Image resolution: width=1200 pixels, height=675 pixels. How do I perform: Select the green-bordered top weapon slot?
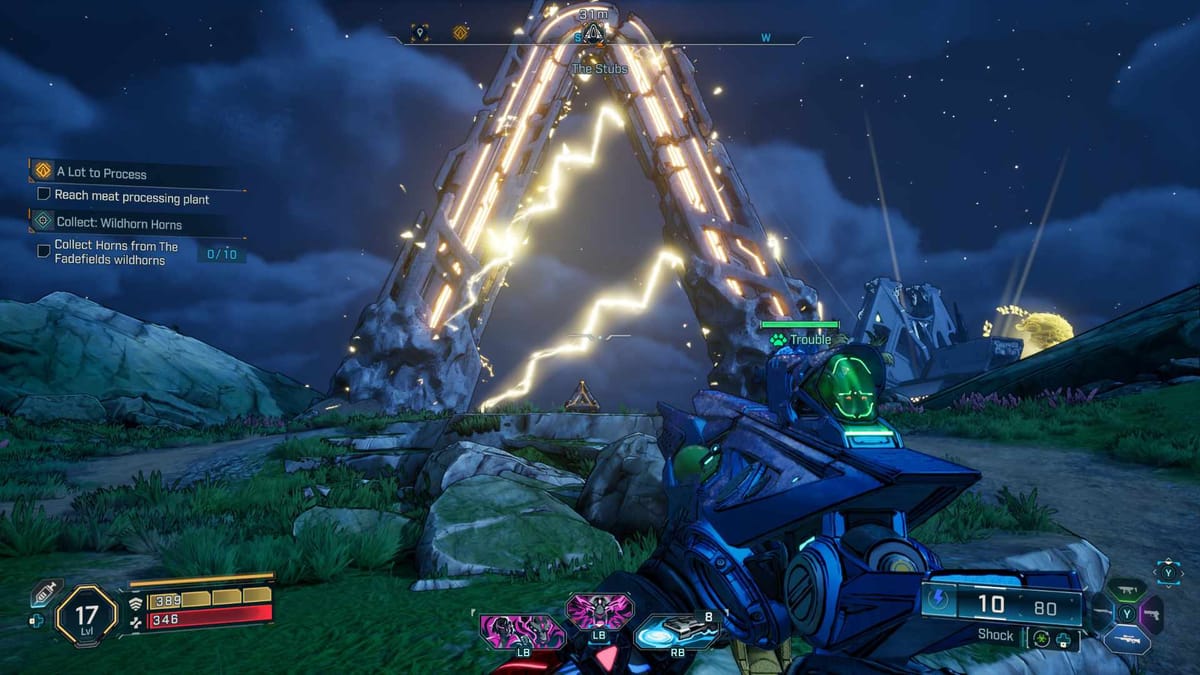(x=1127, y=589)
